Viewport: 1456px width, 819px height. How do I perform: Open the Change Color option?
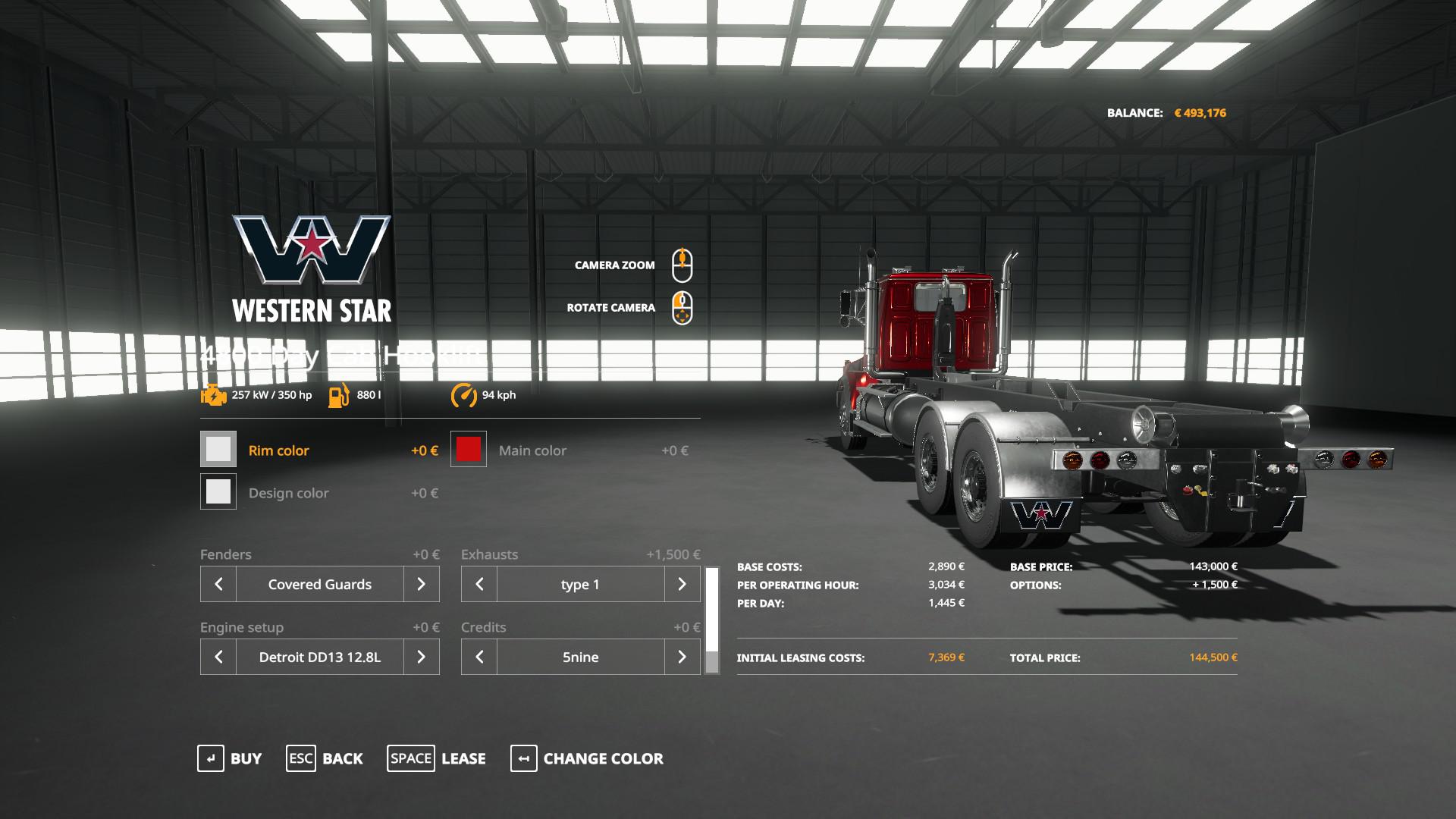tap(587, 758)
